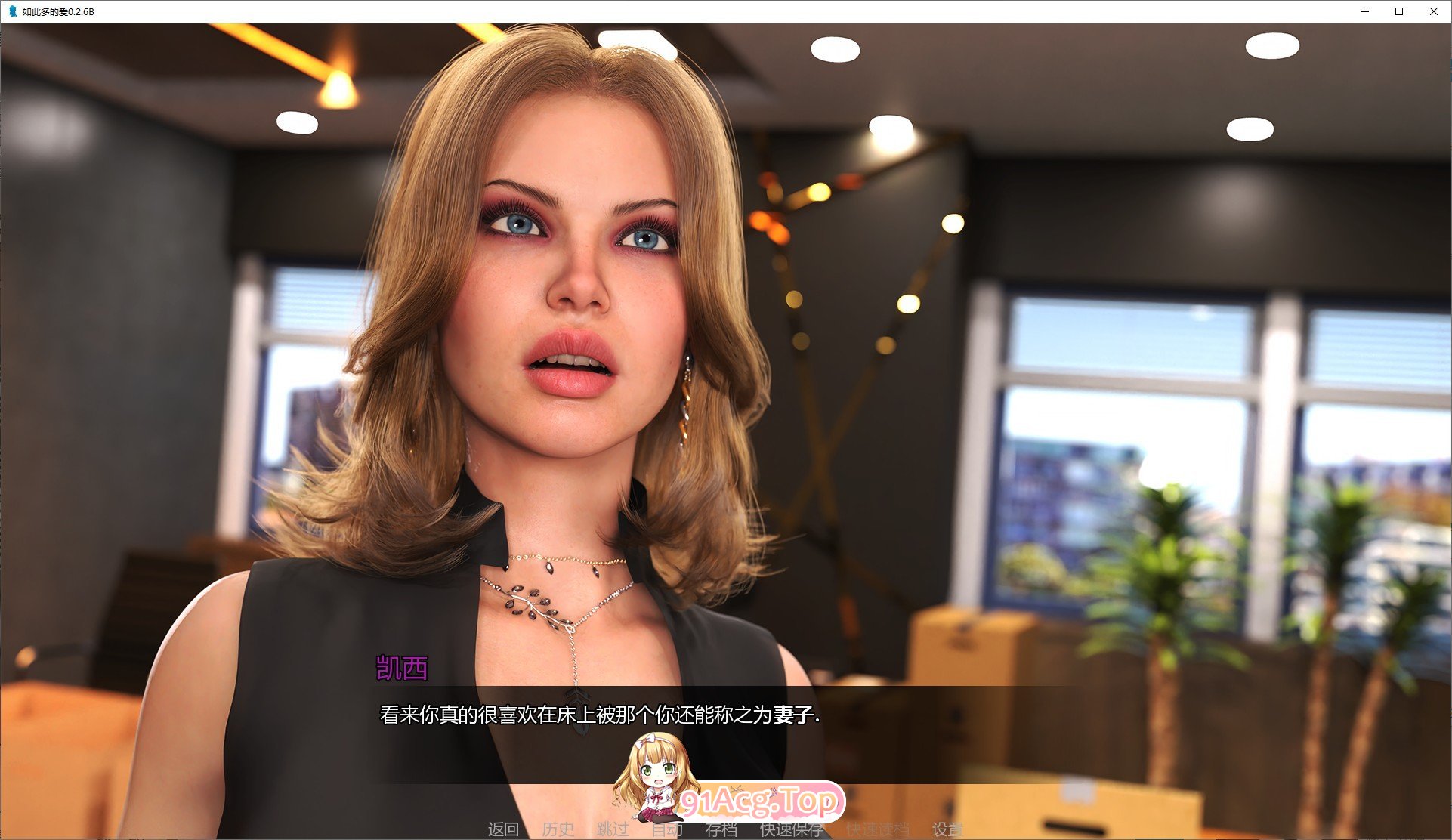Open the 设置 settings menu
The width and height of the screenshot is (1452, 840).
(947, 829)
